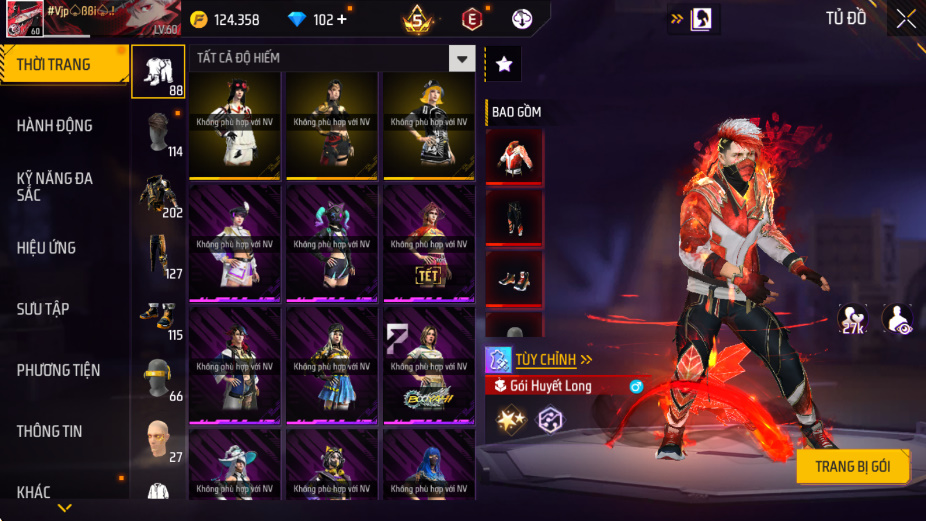Switch to Kỹ Năng Đa Sắc tab
Viewport: 926px width, 521px height.
(x=55, y=186)
